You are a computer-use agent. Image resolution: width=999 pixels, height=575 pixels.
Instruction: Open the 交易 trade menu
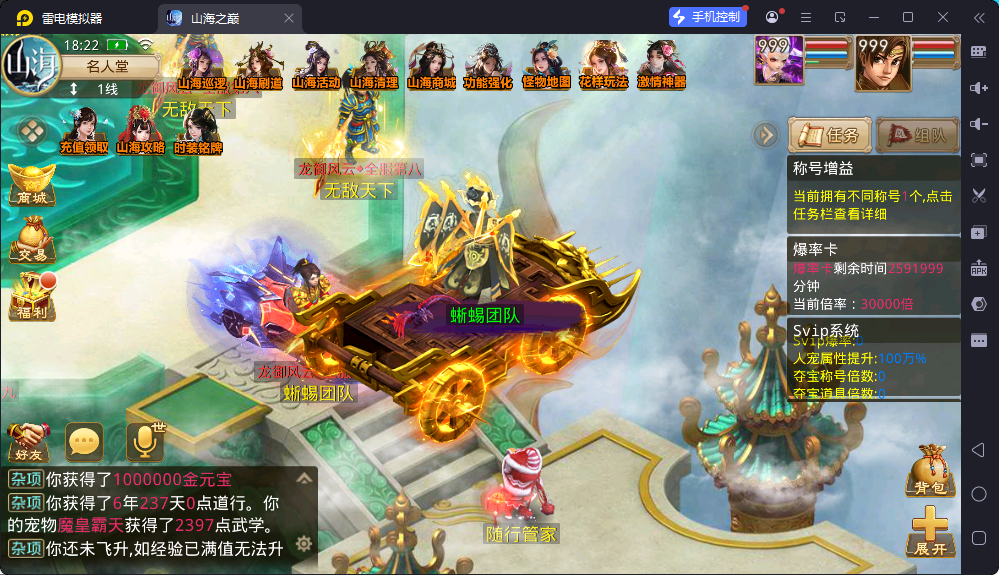point(31,240)
